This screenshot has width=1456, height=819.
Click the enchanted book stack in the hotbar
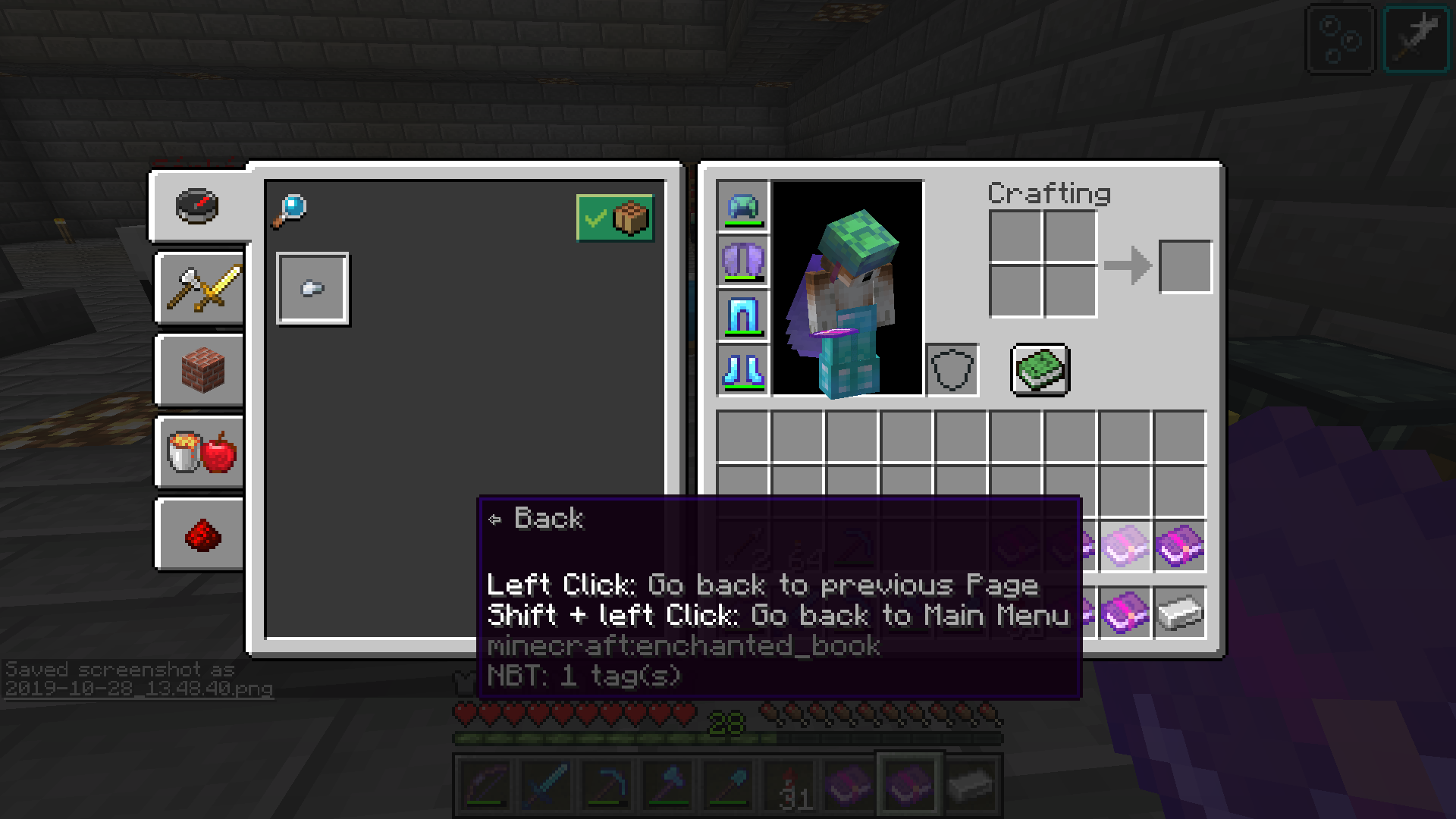(x=849, y=785)
